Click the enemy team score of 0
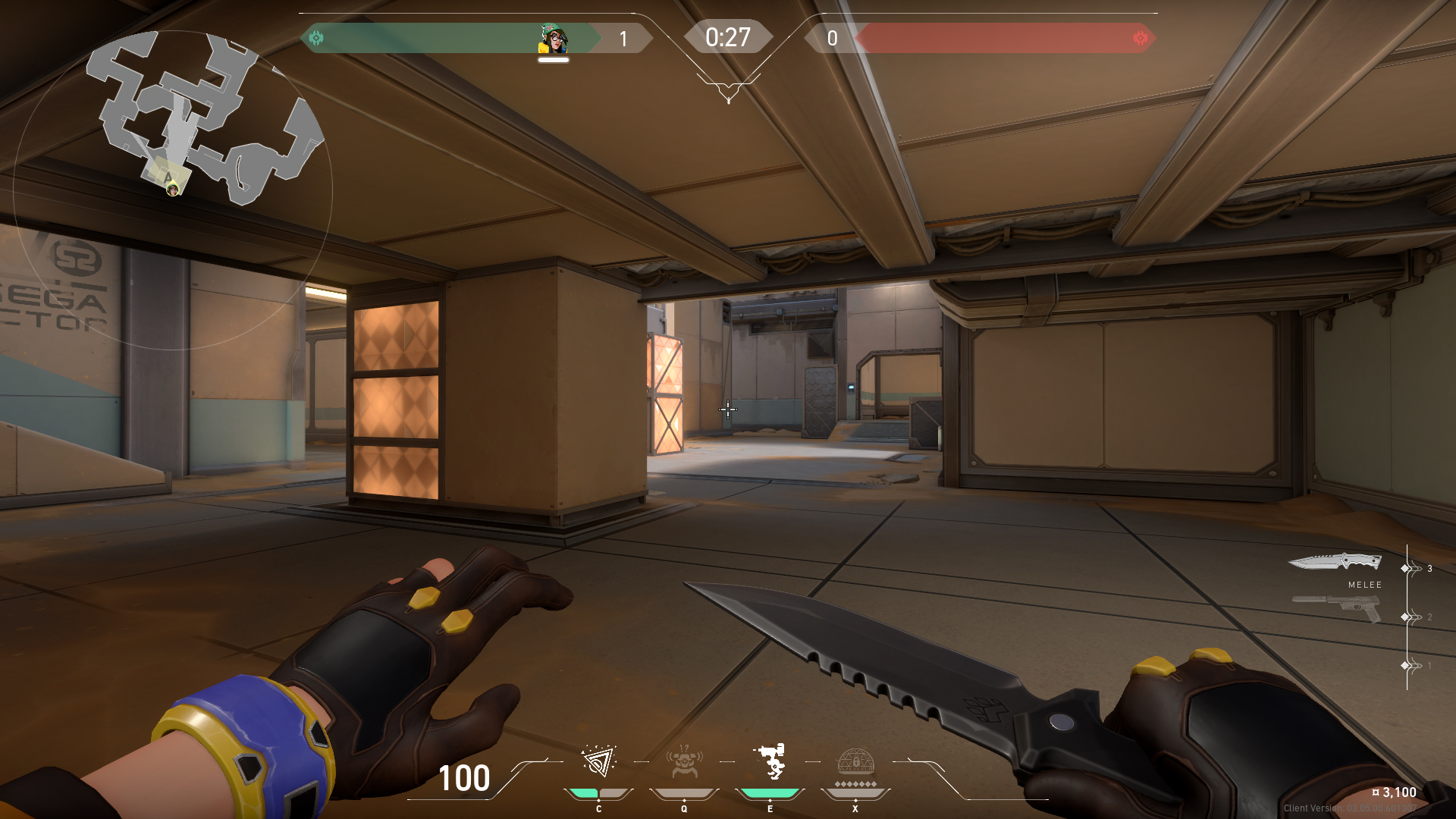Image resolution: width=1456 pixels, height=819 pixels. [x=832, y=39]
